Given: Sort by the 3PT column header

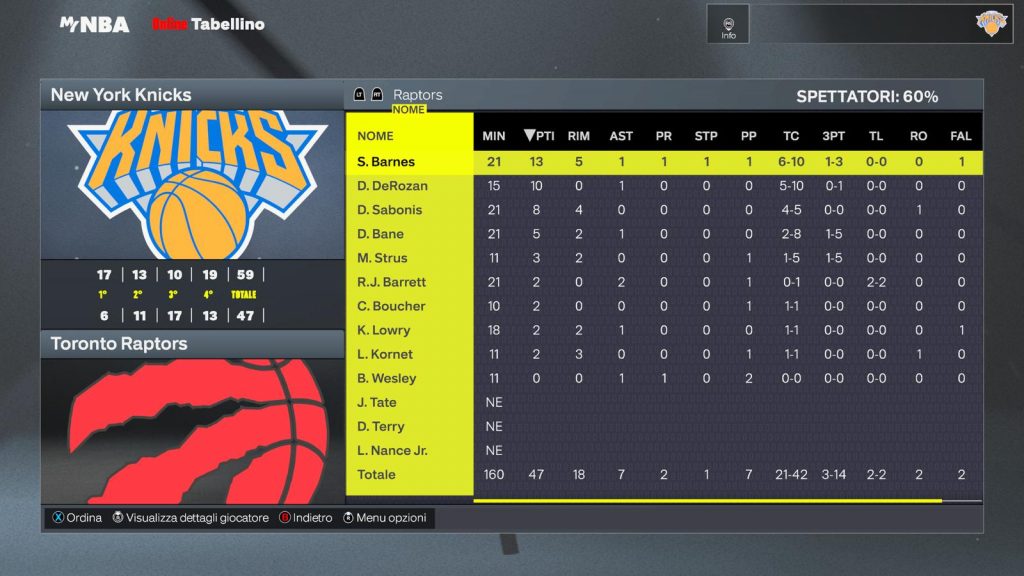Looking at the screenshot, I should click(x=833, y=136).
